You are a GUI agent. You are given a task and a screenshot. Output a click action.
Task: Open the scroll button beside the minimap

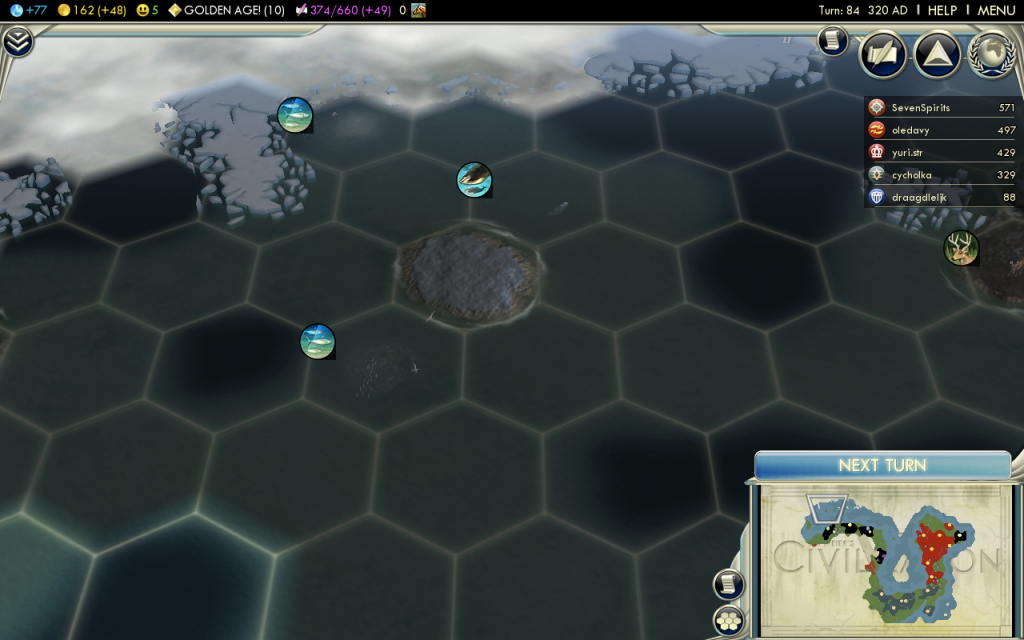(x=727, y=585)
